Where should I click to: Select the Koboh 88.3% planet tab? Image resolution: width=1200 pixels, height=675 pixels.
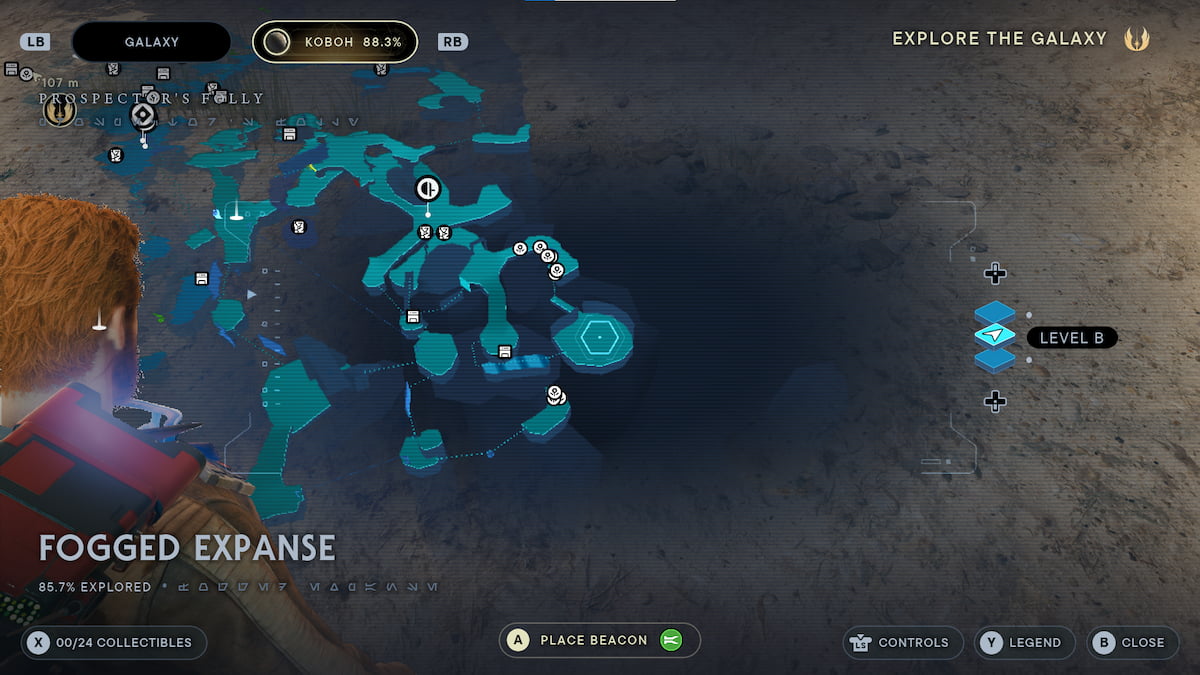(x=334, y=42)
